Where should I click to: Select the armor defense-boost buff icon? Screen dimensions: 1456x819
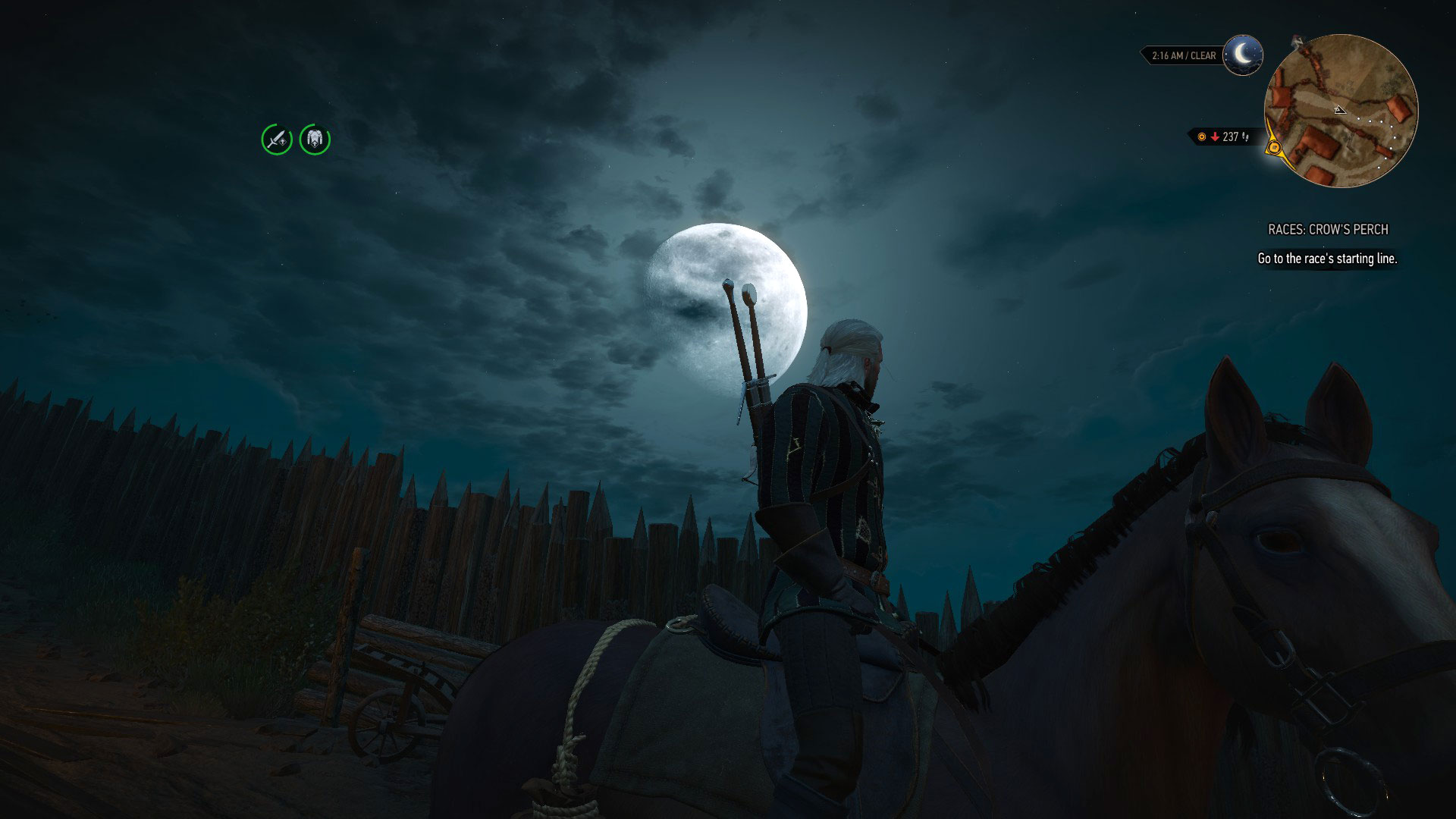314,140
